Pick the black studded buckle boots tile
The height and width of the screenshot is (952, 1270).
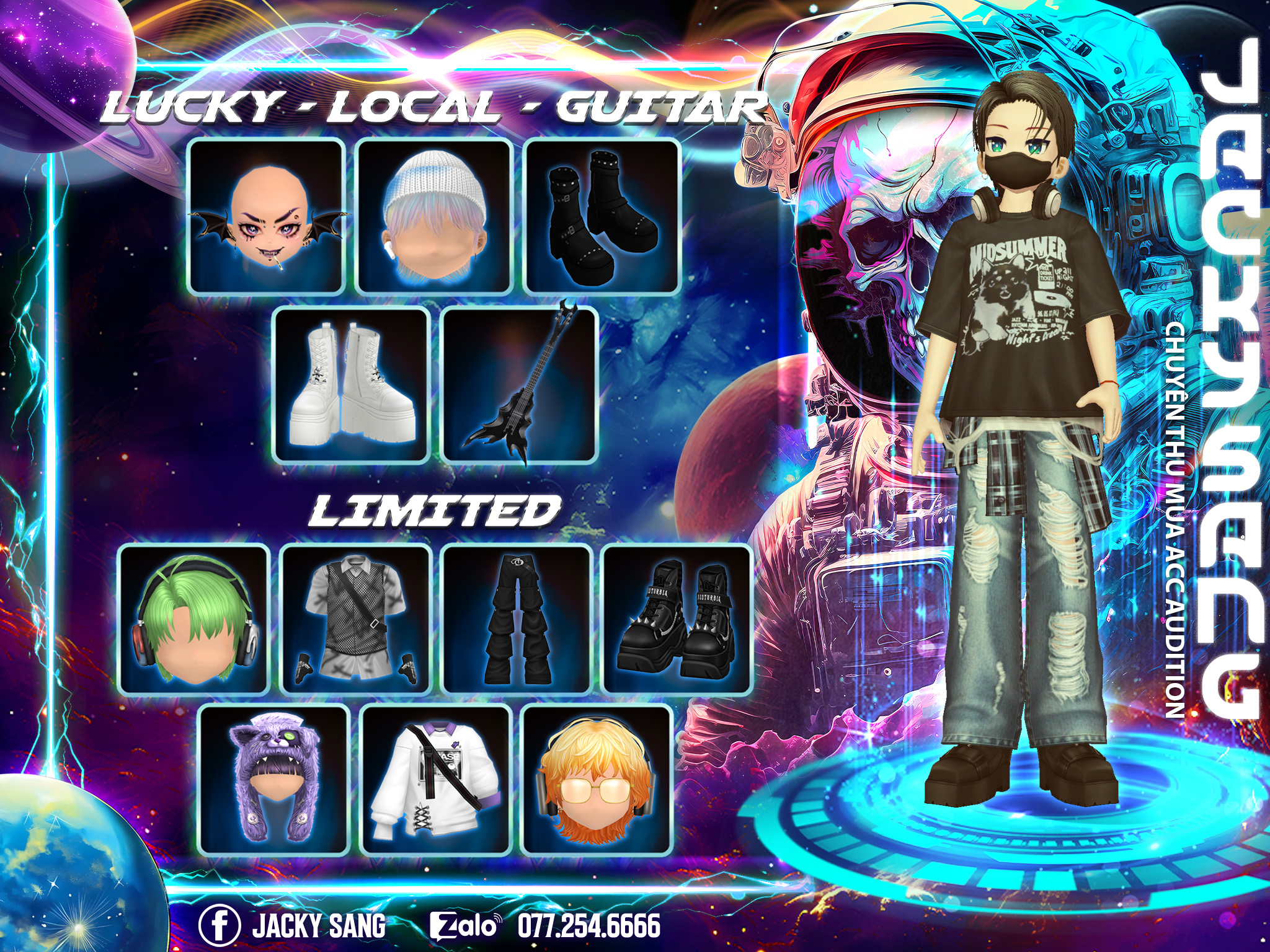point(602,216)
